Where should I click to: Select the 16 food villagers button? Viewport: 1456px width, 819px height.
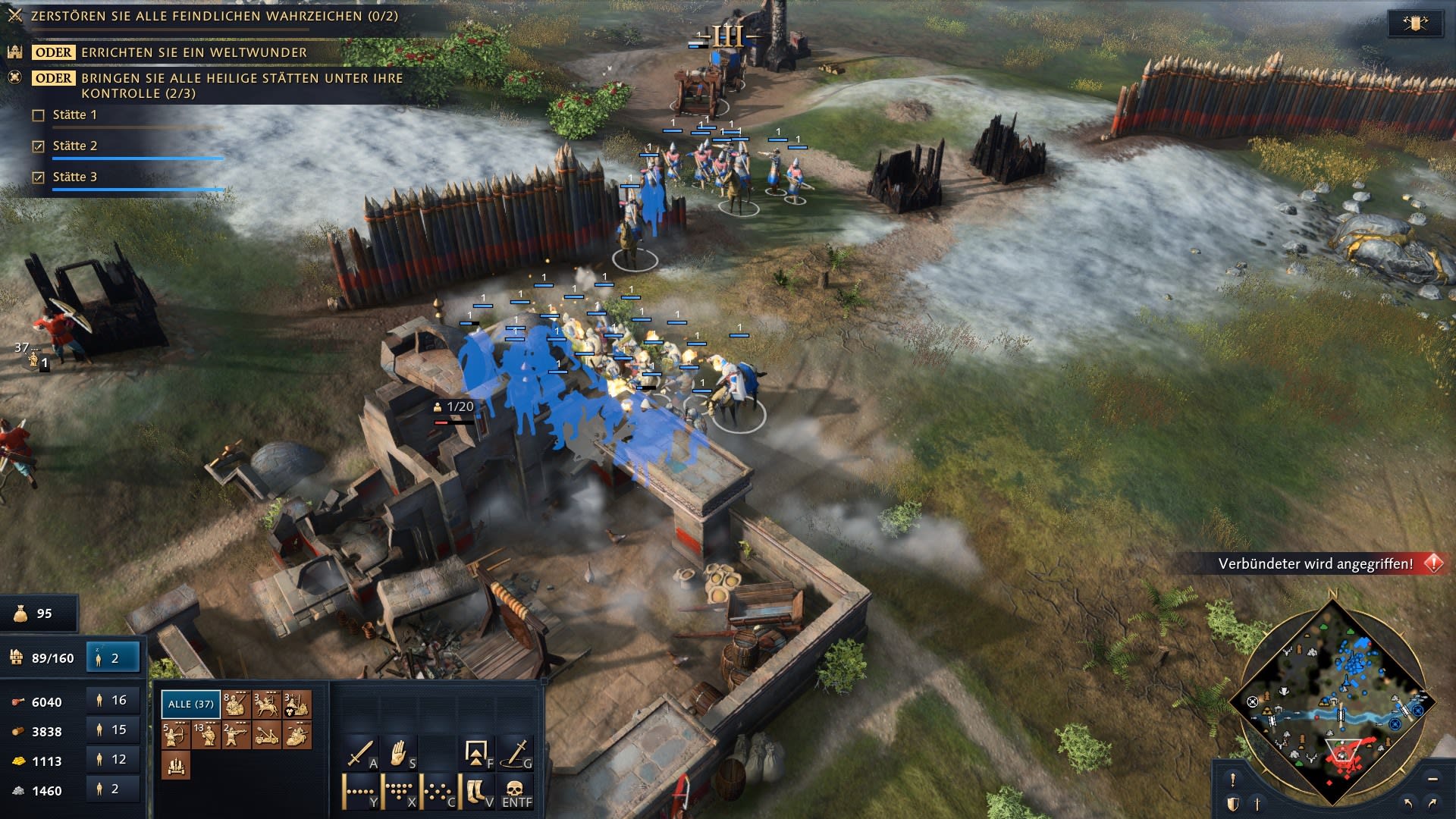click(x=113, y=701)
